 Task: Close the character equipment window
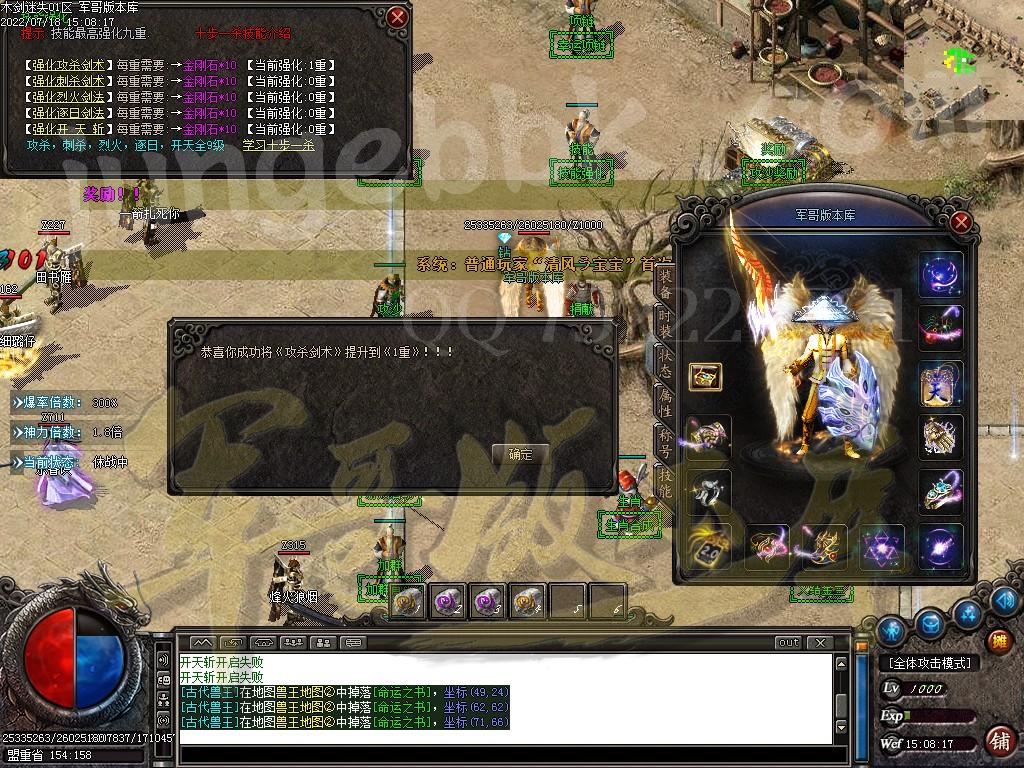tap(961, 222)
